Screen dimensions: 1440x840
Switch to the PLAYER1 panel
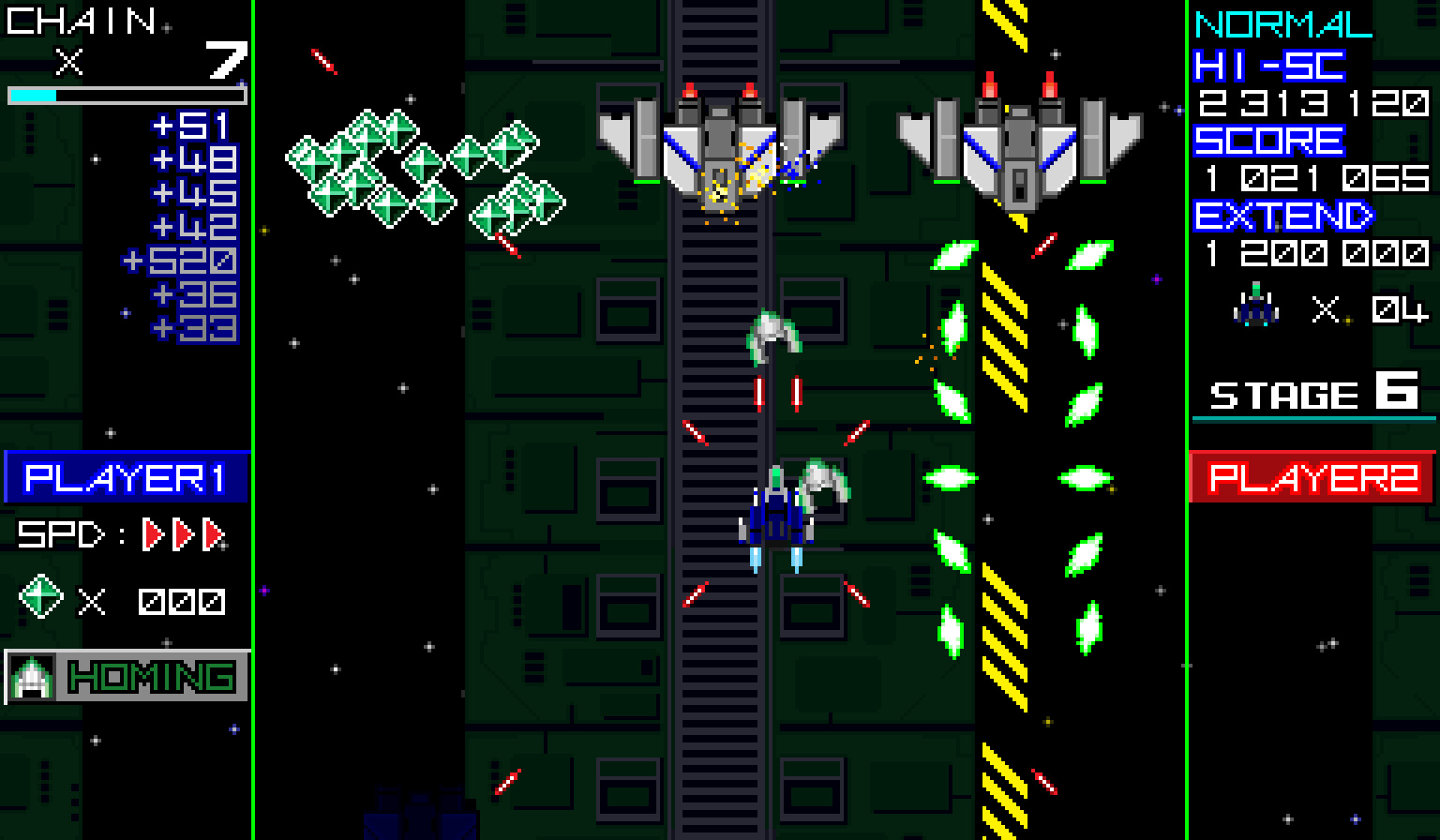point(125,479)
